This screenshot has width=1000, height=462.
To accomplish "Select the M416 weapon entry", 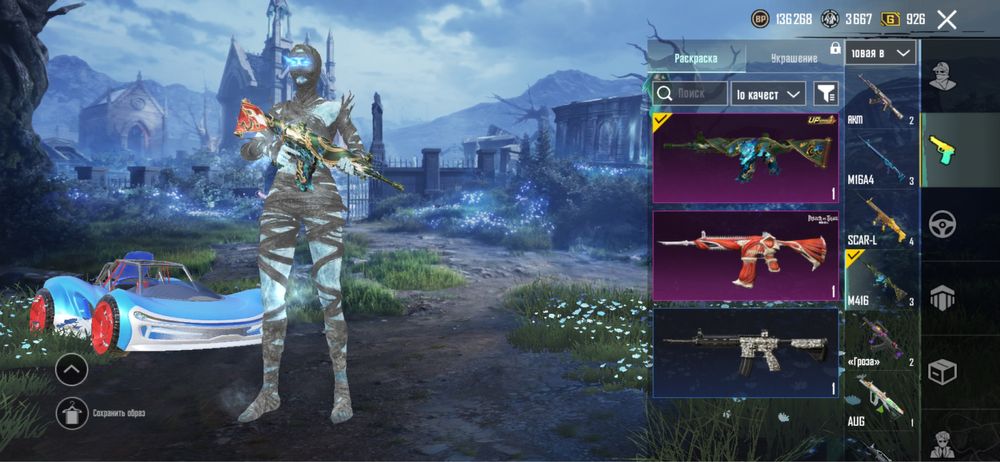I will tap(882, 280).
